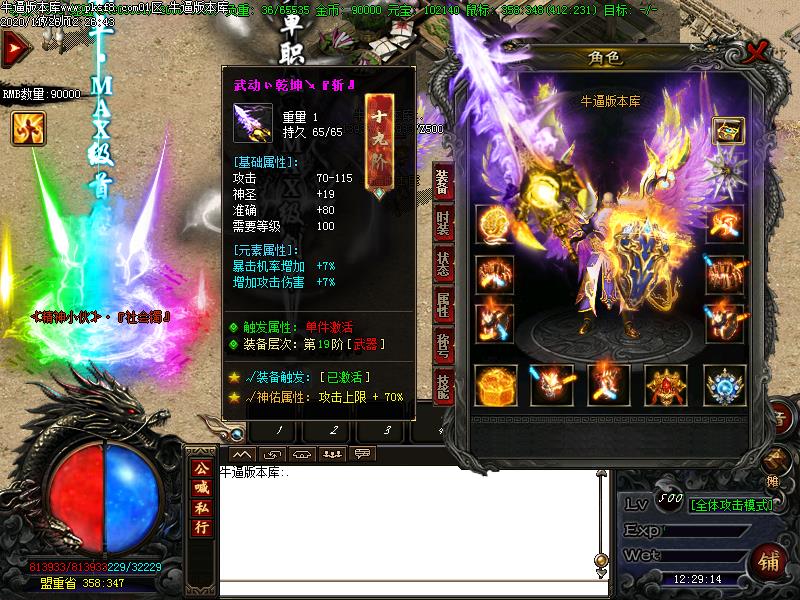Show the 状态 status tab
The width and height of the screenshot is (800, 600).
[442, 264]
